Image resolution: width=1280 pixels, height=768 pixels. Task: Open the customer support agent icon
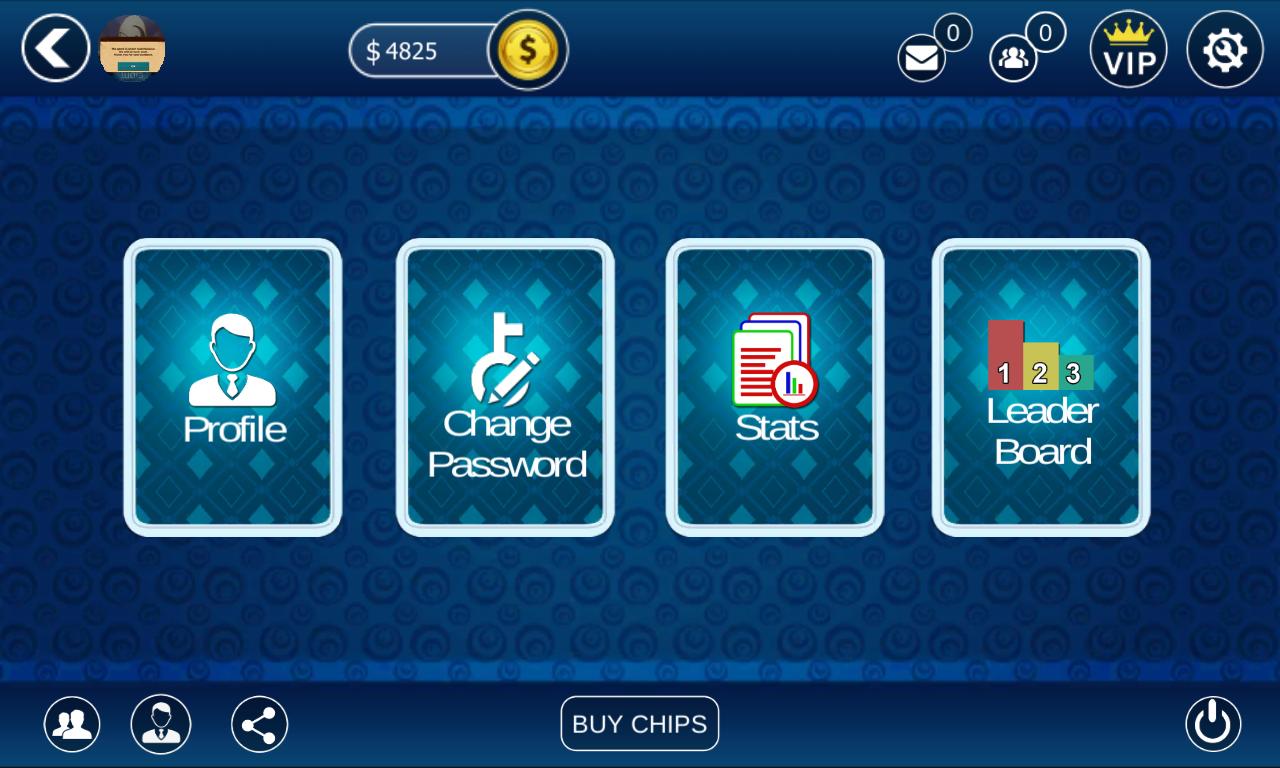point(163,724)
